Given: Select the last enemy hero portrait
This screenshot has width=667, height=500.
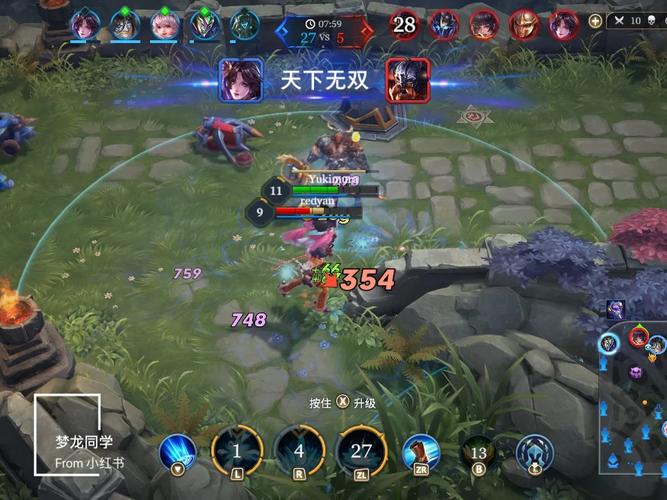Looking at the screenshot, I should point(564,23).
